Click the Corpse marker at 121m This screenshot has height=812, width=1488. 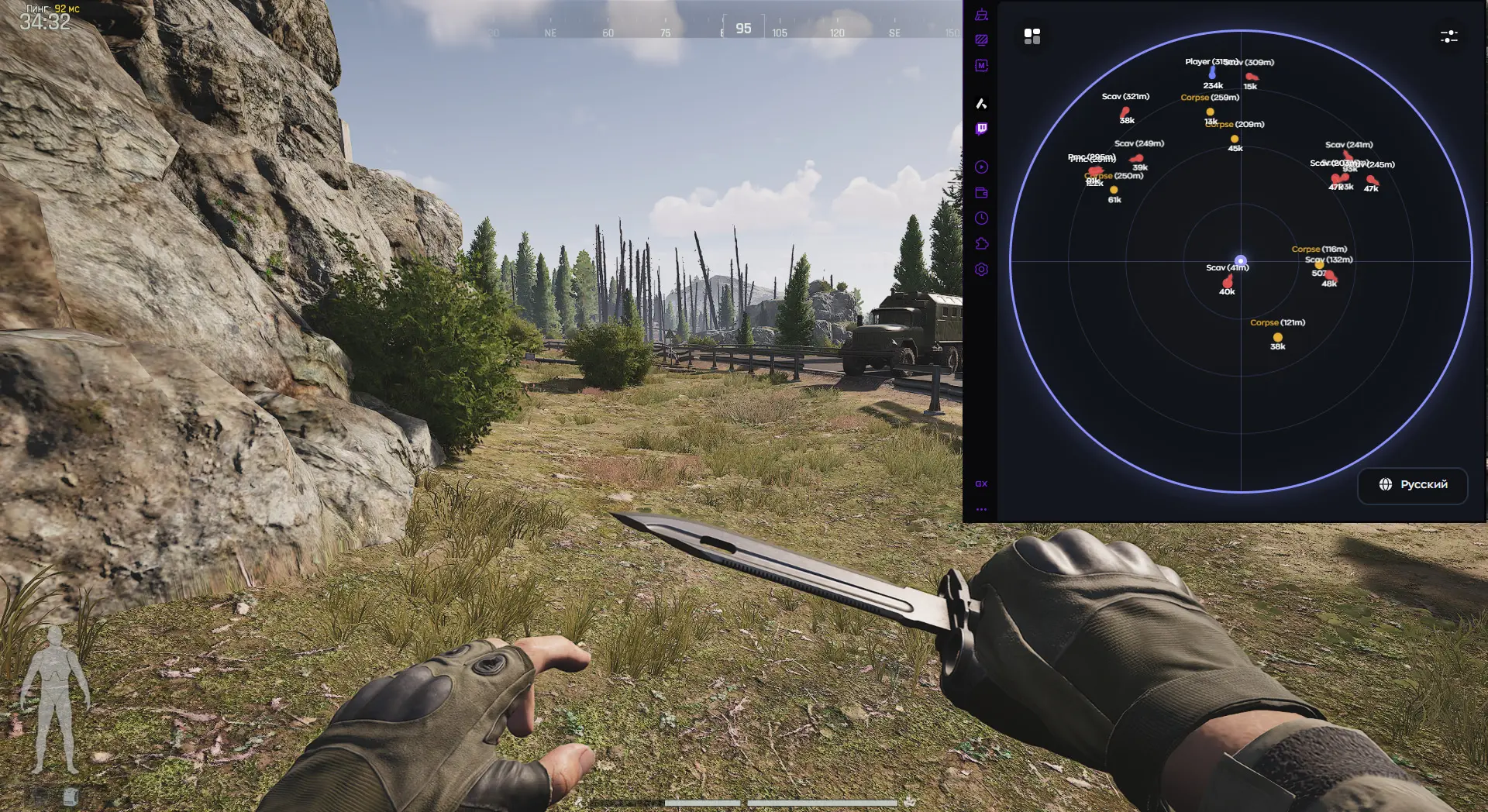(x=1277, y=337)
